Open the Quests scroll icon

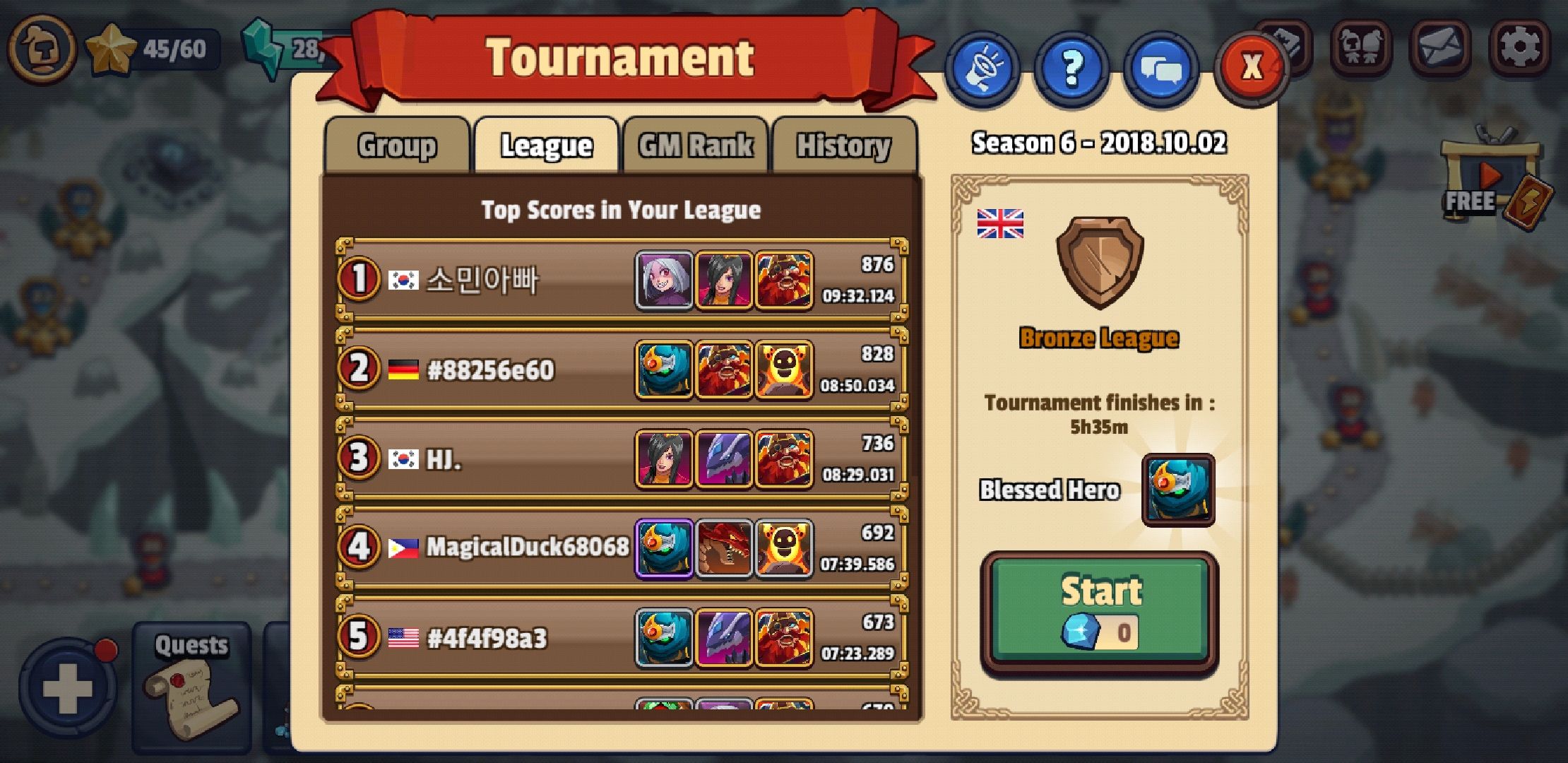pyautogui.click(x=189, y=689)
